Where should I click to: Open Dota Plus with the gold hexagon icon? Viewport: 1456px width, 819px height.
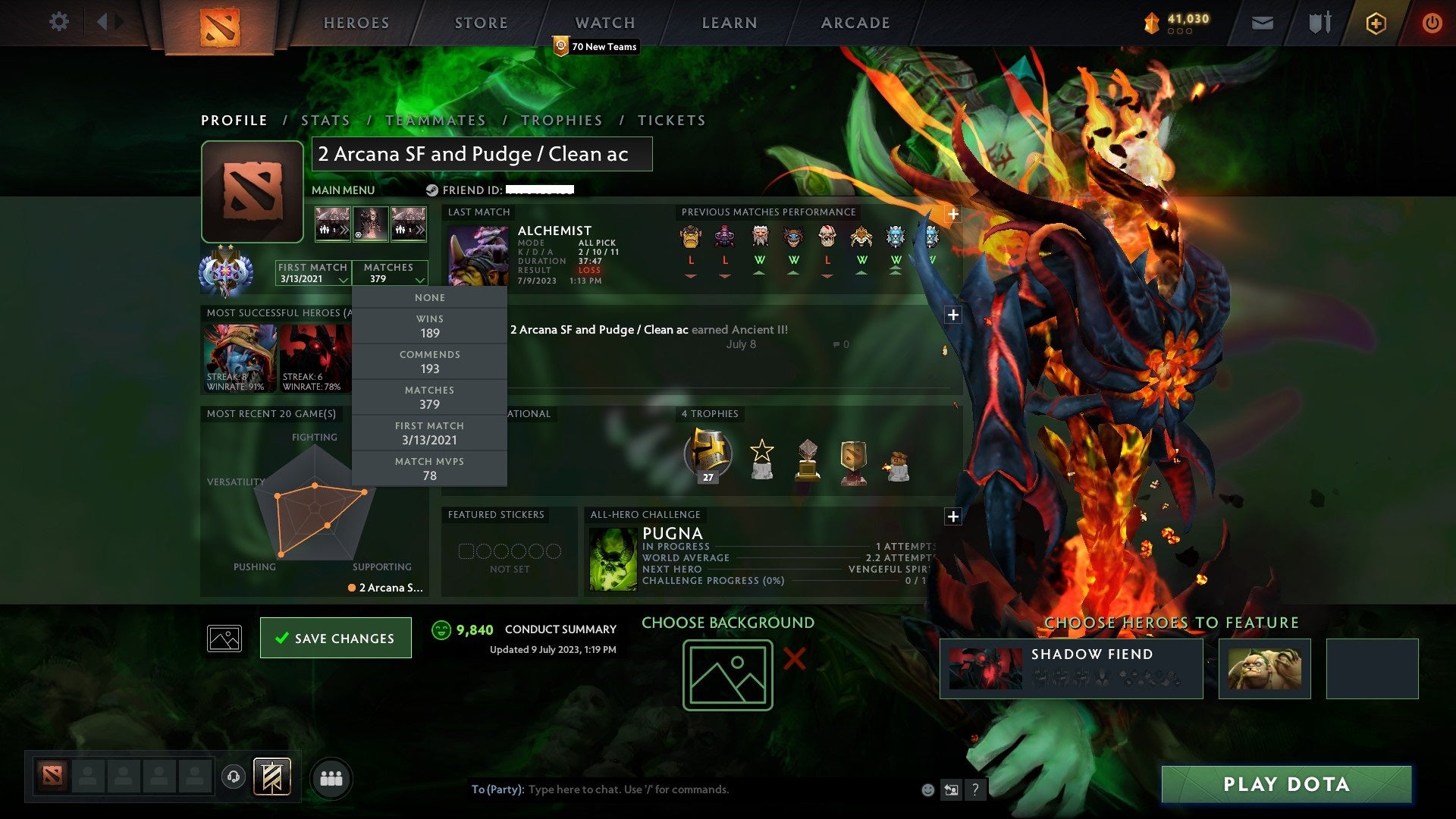point(1378,23)
